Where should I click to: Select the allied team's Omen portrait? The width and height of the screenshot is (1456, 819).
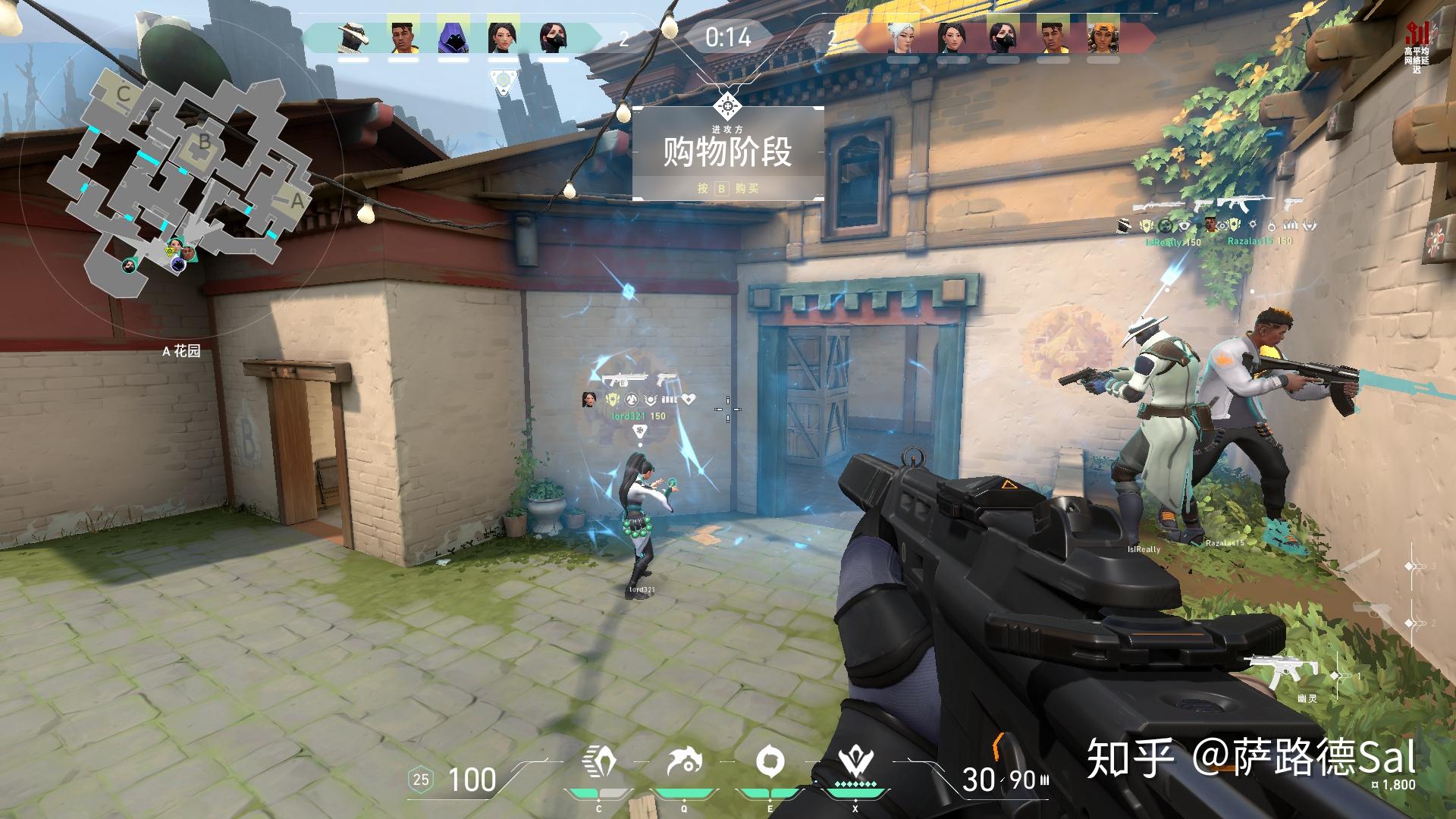point(453,36)
